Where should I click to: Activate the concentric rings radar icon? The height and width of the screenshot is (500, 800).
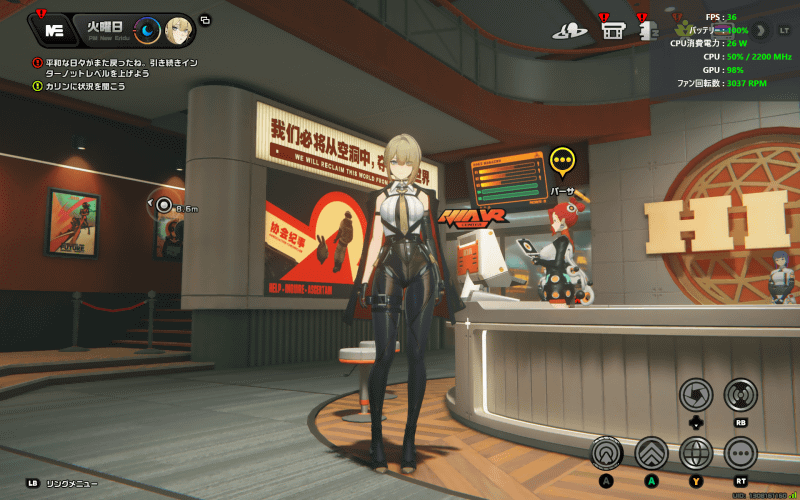pyautogui.click(x=741, y=394)
